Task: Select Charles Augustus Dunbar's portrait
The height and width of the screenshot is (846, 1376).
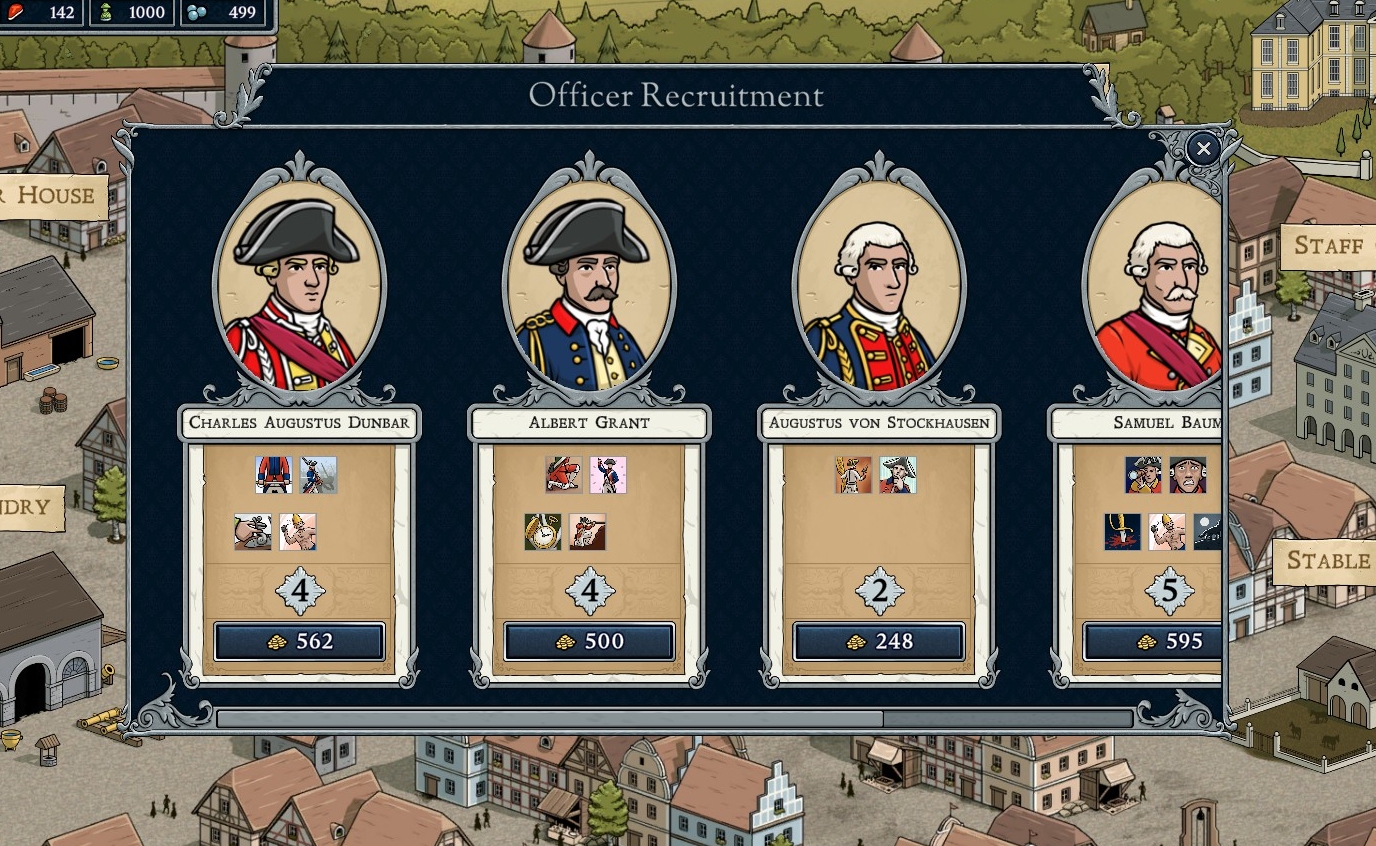Action: coord(299,285)
